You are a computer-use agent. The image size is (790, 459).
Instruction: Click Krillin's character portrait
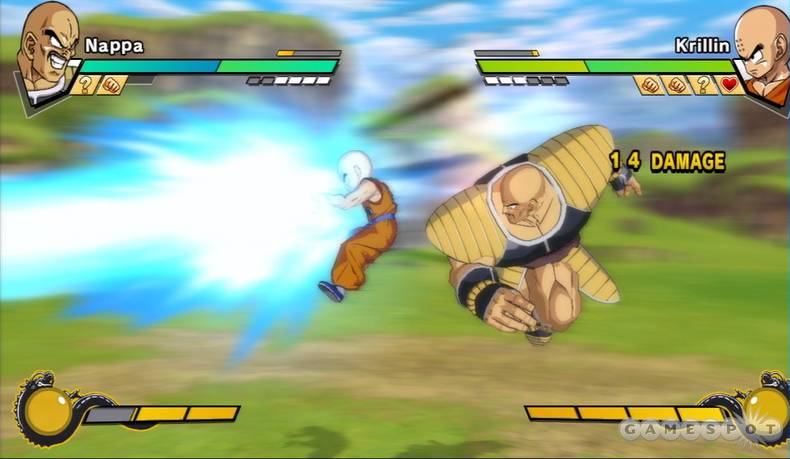tap(758, 50)
